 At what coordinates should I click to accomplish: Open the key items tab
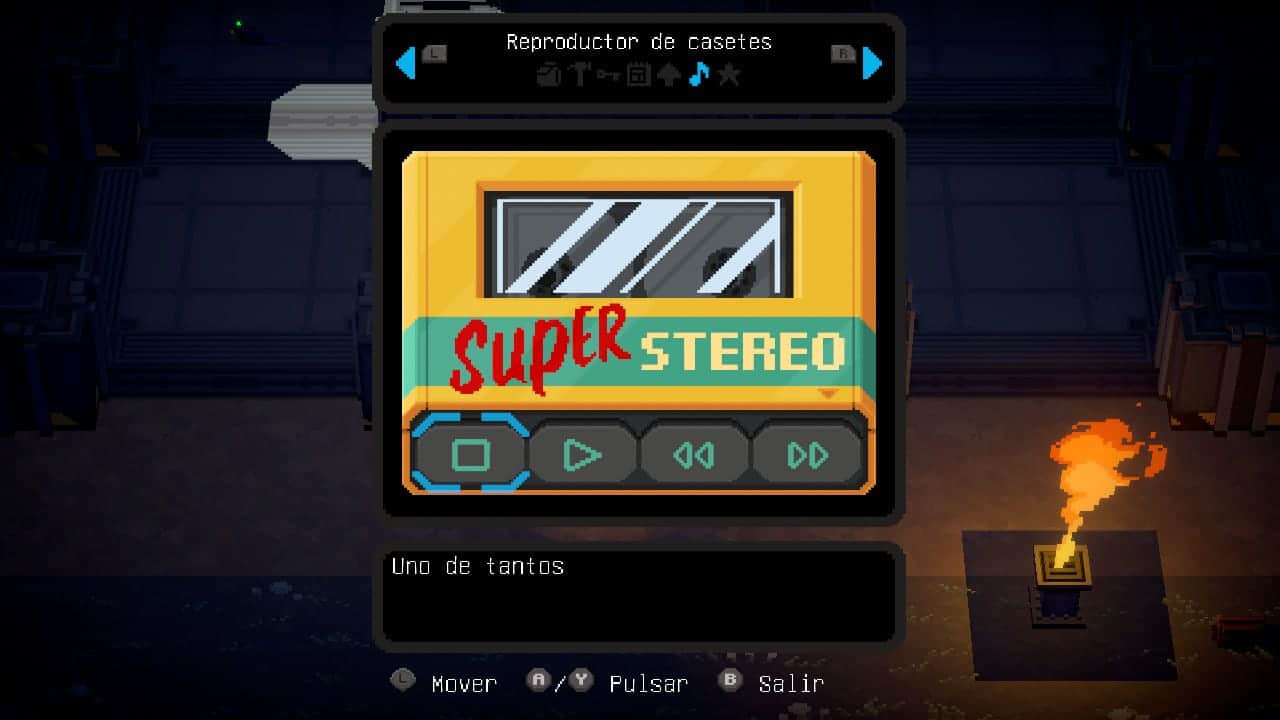[x=608, y=74]
